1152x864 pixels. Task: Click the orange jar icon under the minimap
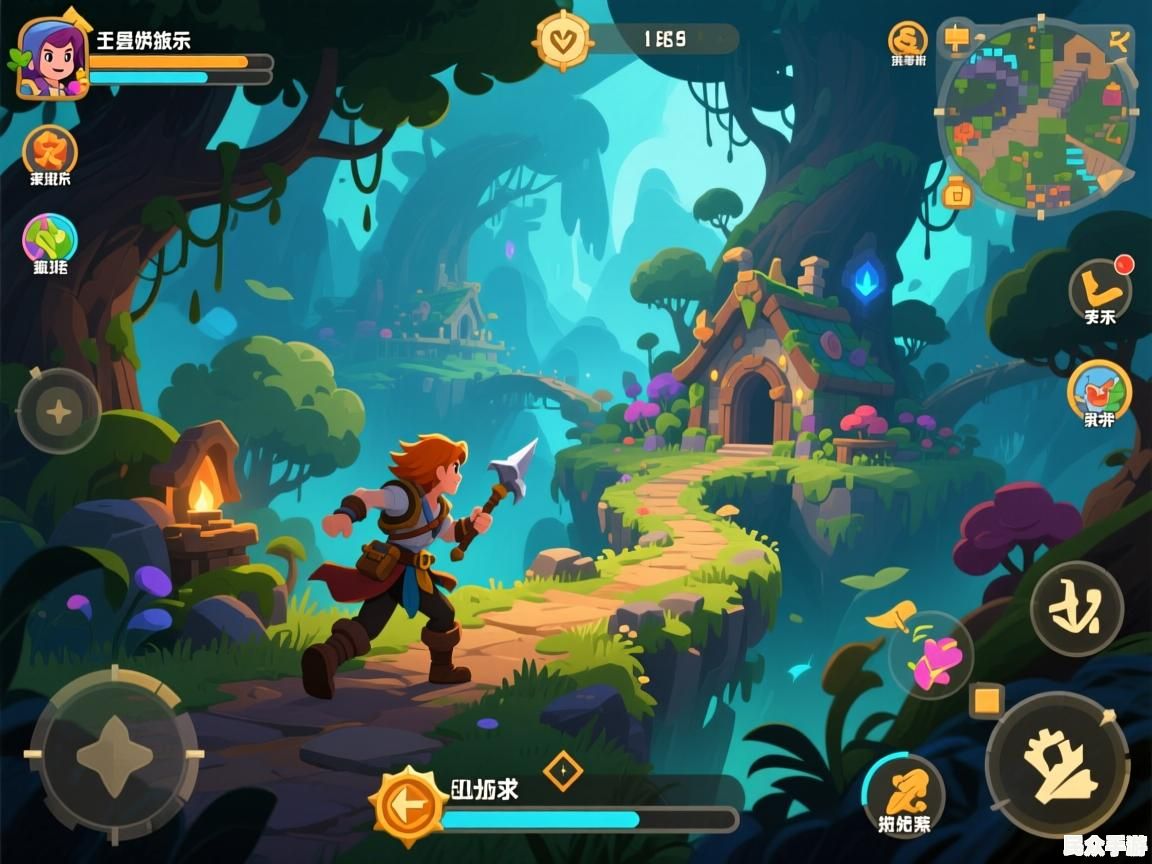tap(957, 191)
